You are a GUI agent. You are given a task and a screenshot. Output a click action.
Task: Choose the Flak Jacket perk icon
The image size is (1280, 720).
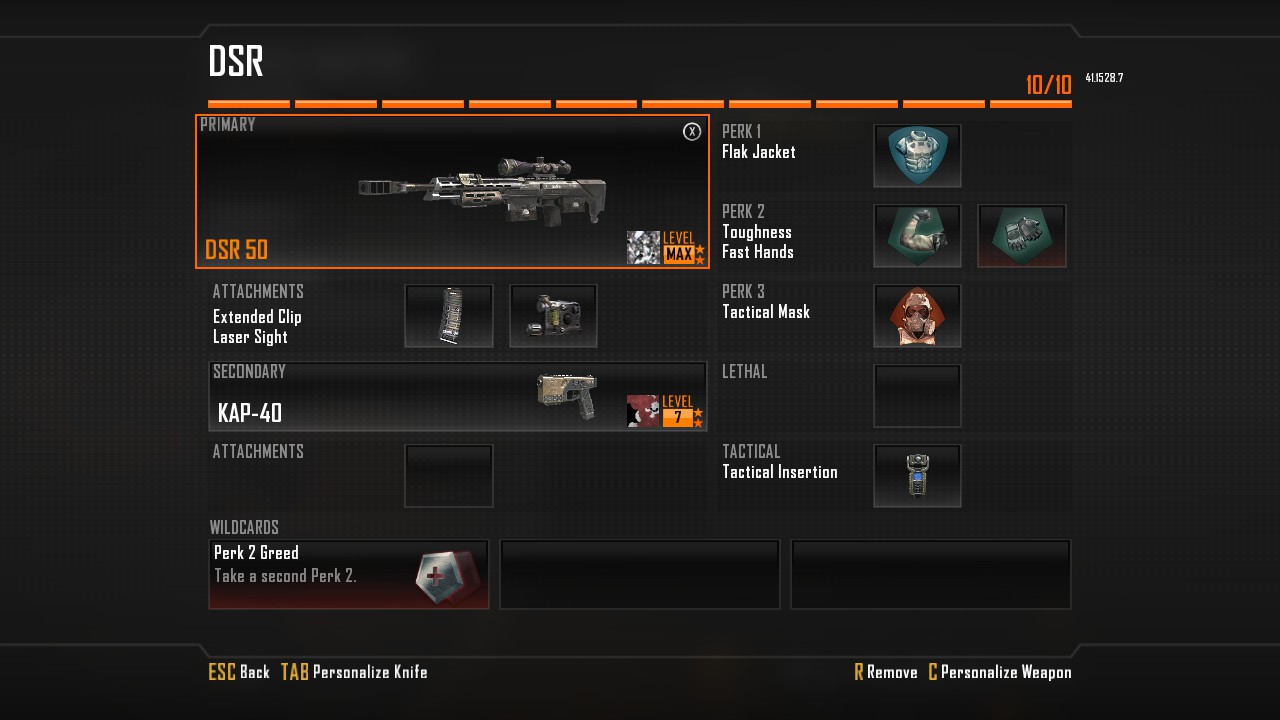(x=917, y=156)
